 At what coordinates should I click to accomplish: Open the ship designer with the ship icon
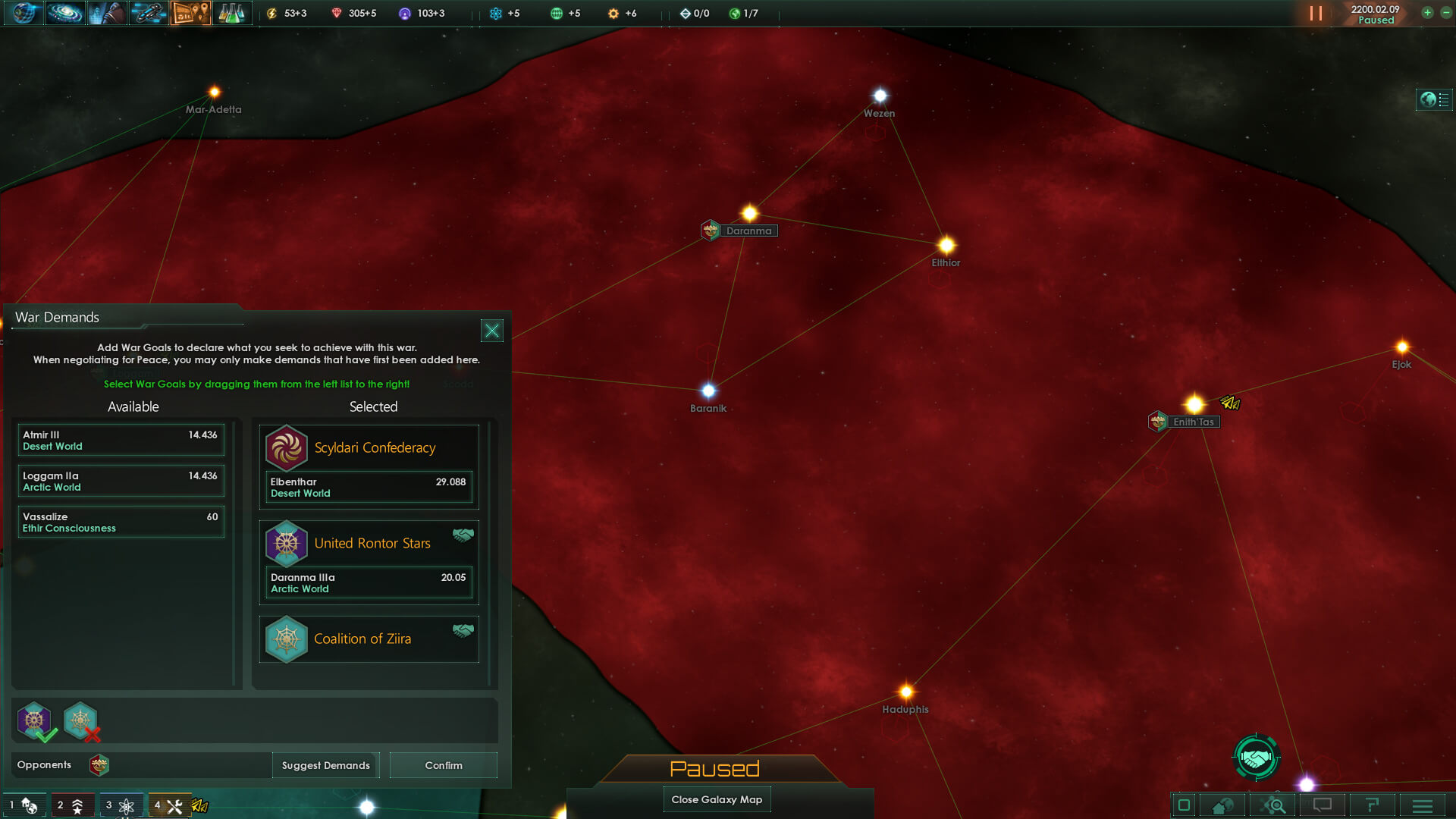click(x=149, y=13)
